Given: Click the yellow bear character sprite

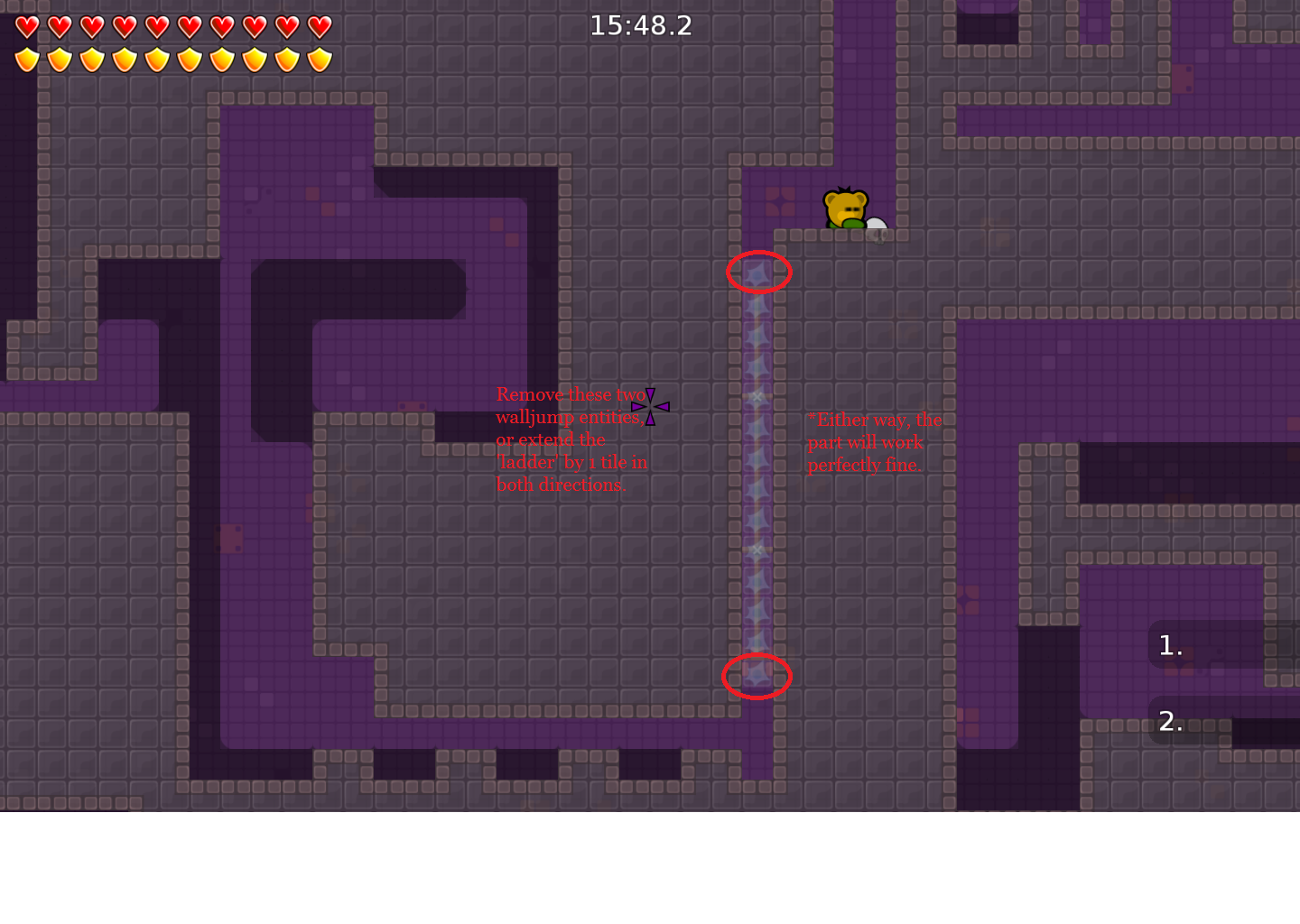Looking at the screenshot, I should pos(845,206).
